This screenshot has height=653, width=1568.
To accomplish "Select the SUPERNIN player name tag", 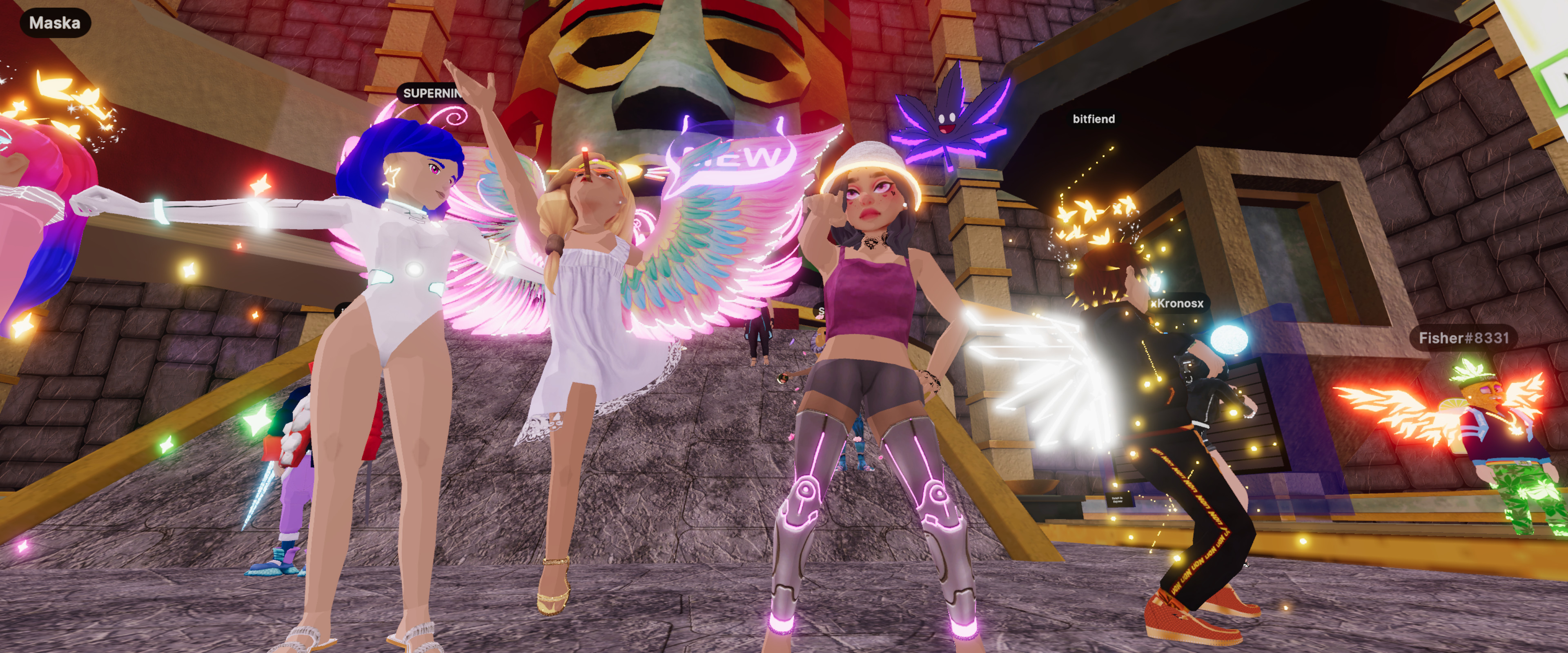I will (x=431, y=93).
